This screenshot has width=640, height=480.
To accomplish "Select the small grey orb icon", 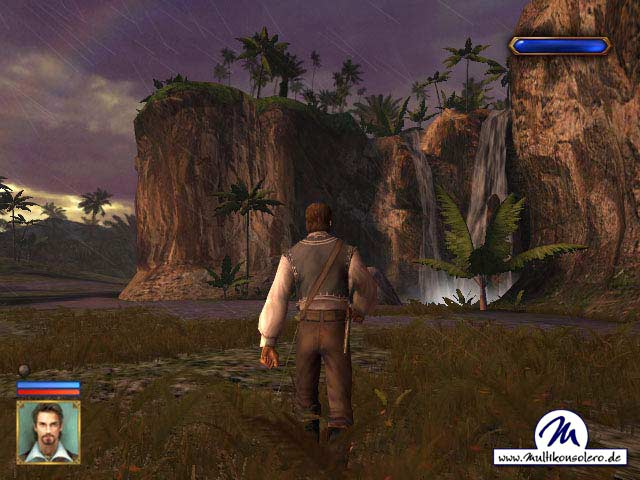I will click(24, 370).
